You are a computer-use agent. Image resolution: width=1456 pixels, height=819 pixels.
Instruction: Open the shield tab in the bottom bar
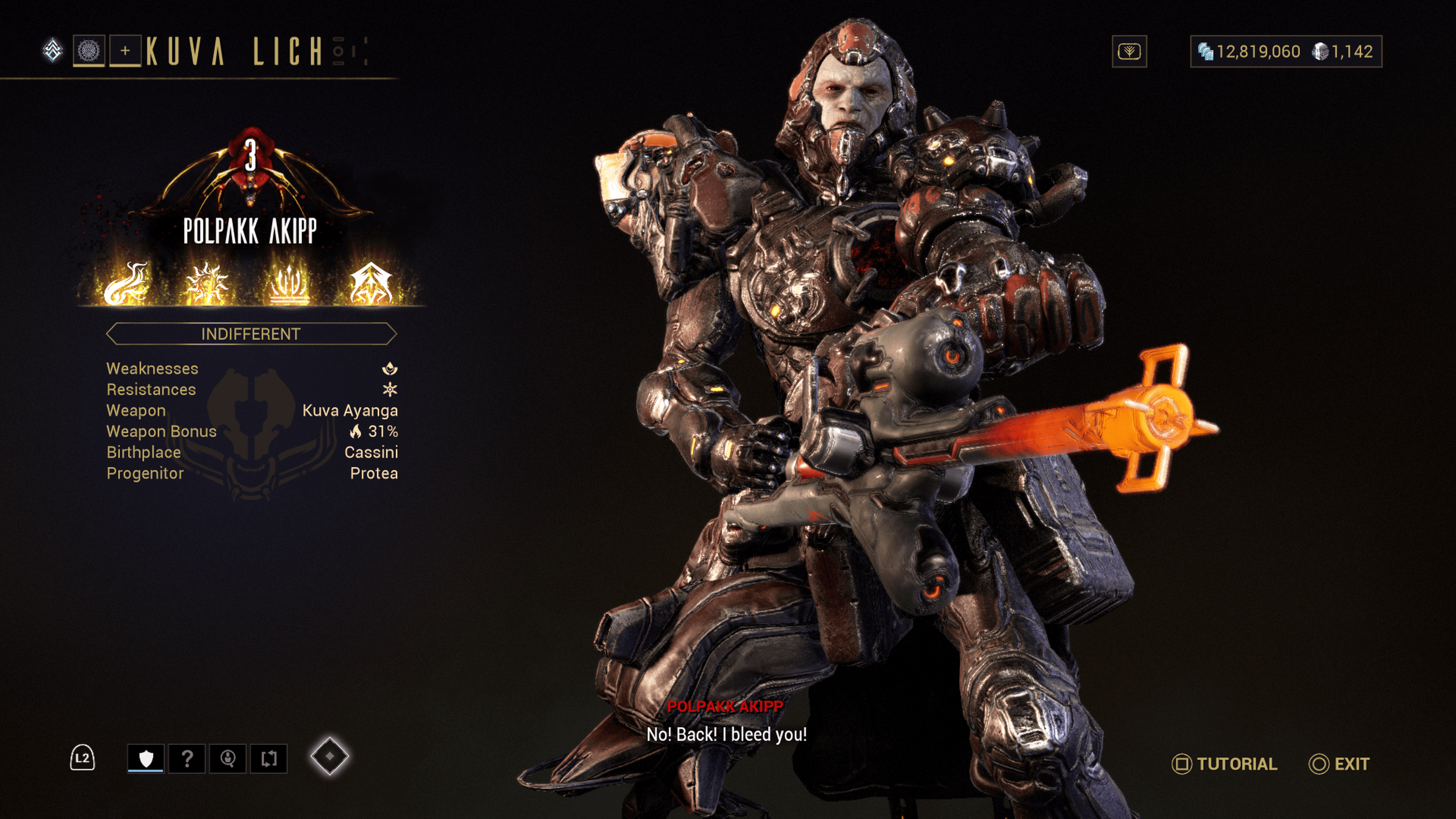[146, 758]
